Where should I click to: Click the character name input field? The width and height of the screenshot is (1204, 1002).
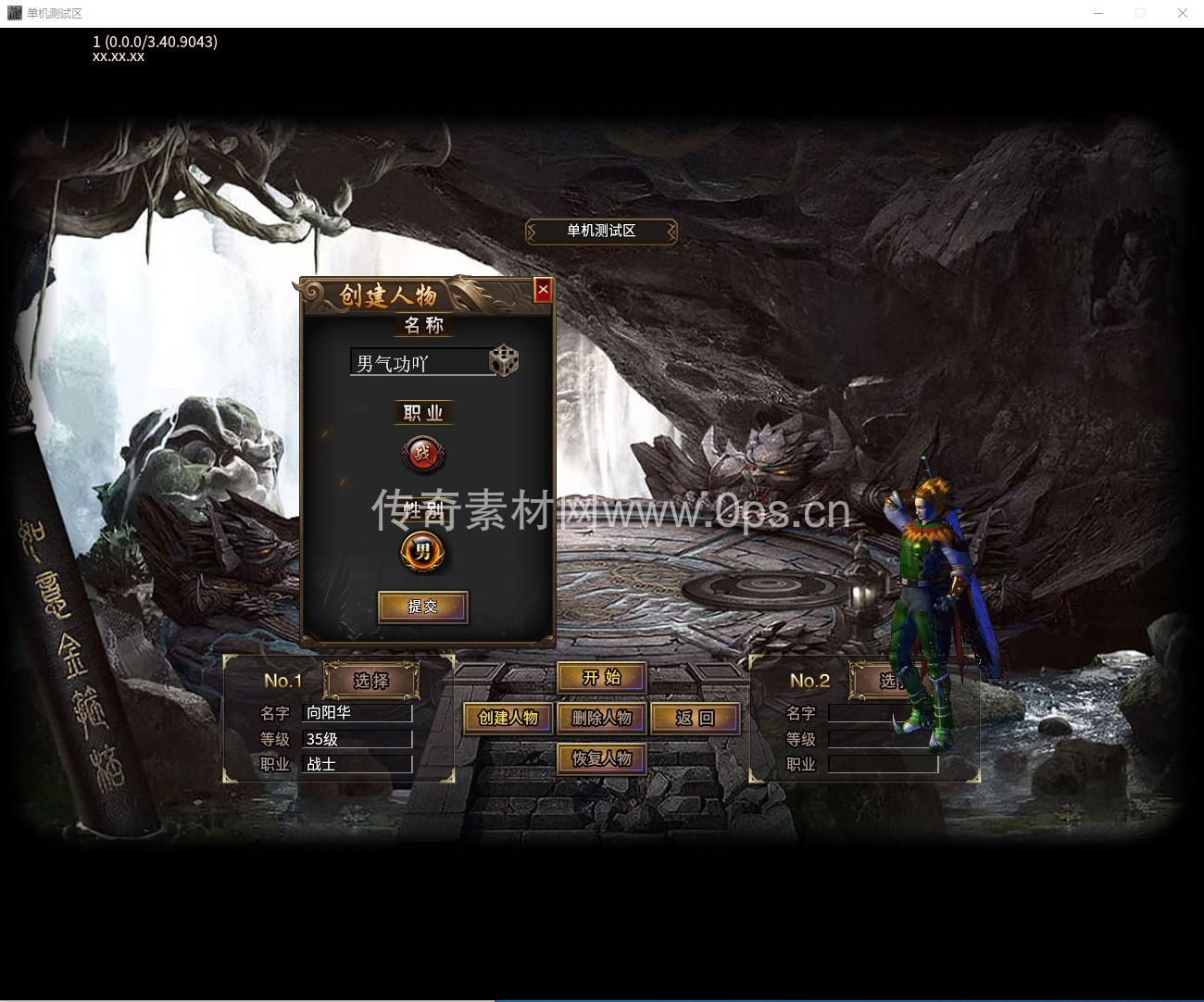(419, 363)
